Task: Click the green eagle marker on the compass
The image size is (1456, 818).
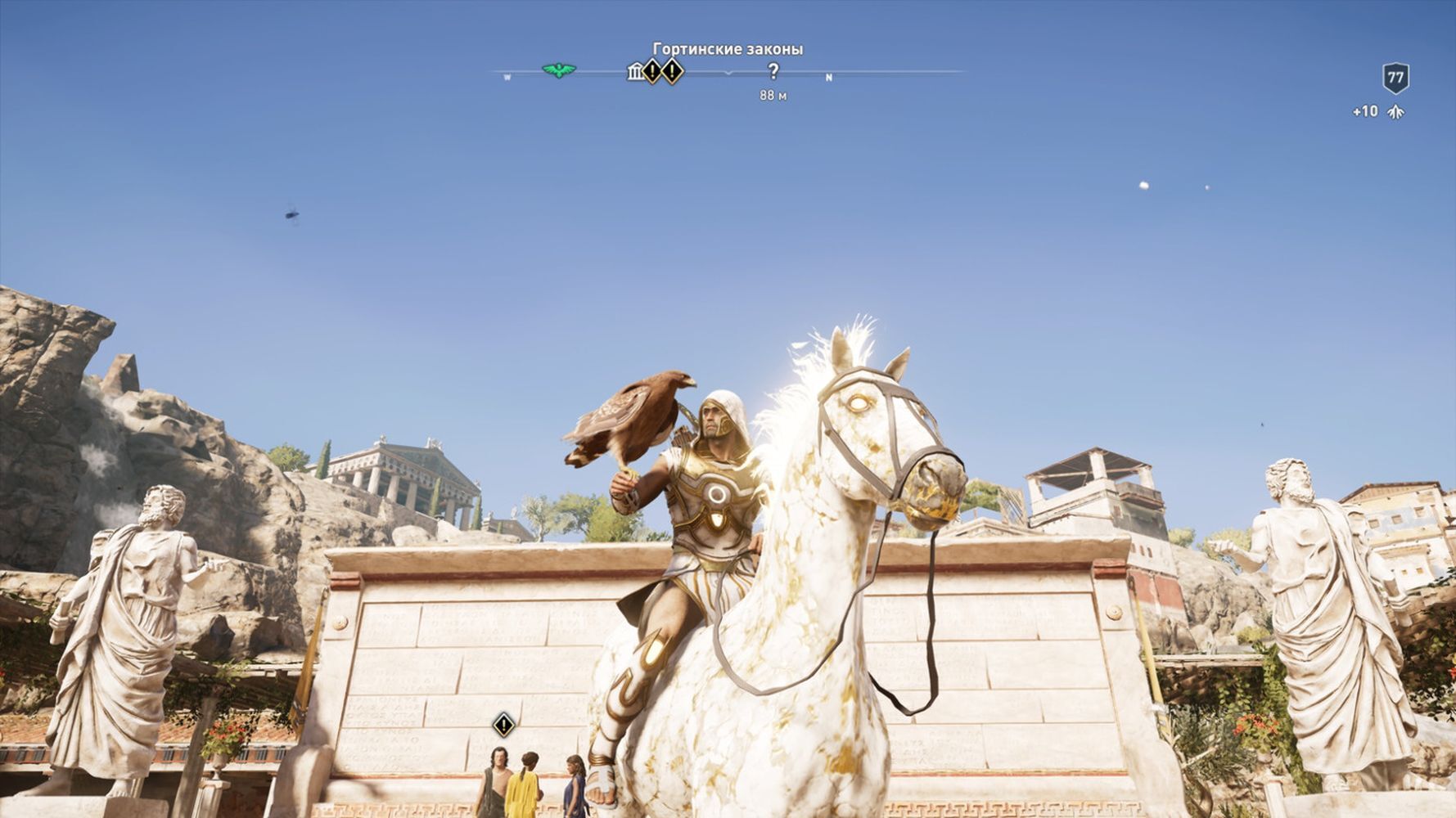Action: (x=559, y=71)
